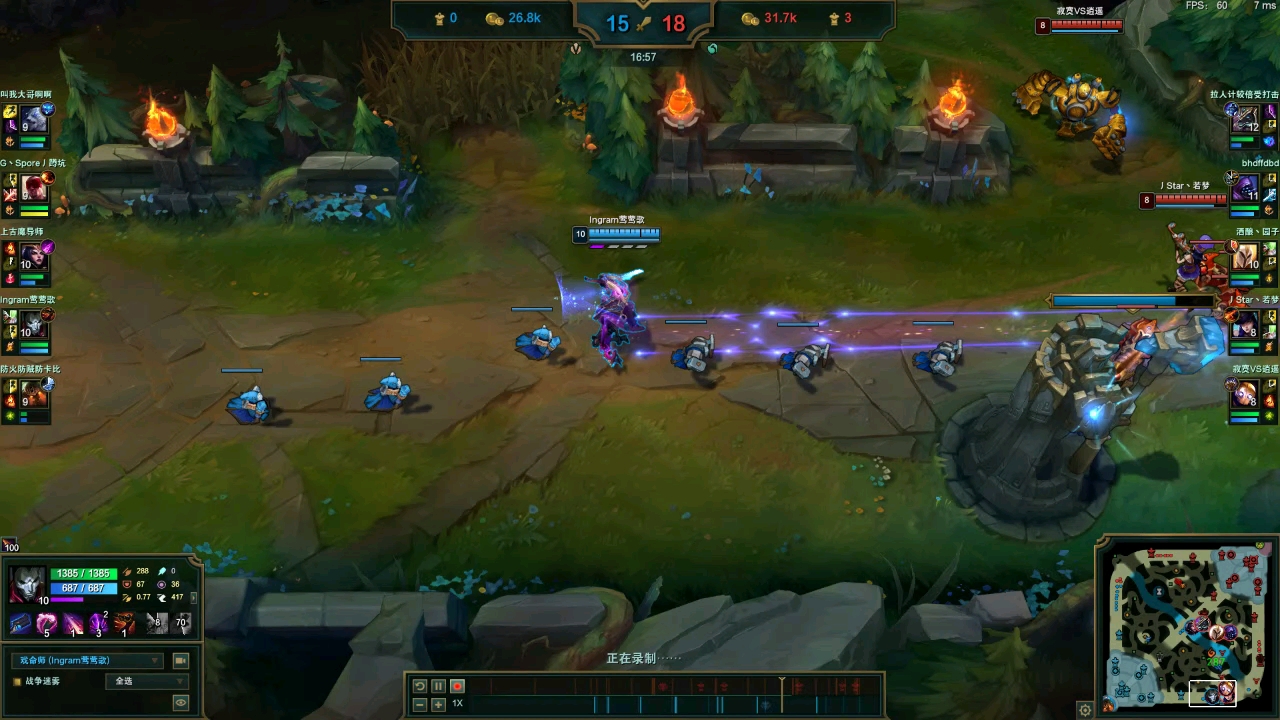
Task: Select red team player bhdffdbd portrait
Action: click(1245, 187)
